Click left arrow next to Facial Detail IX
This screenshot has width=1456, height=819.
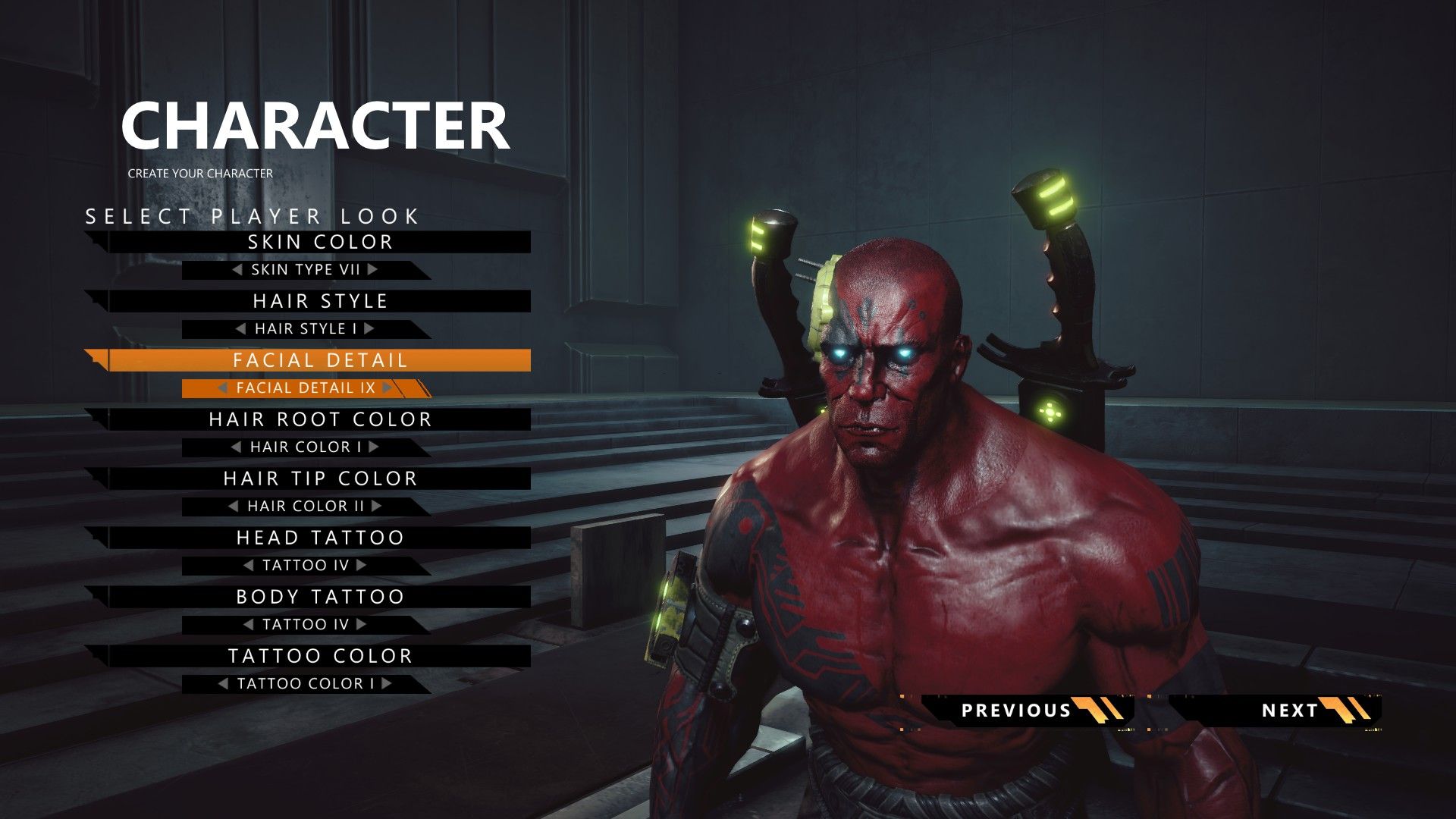coord(223,388)
